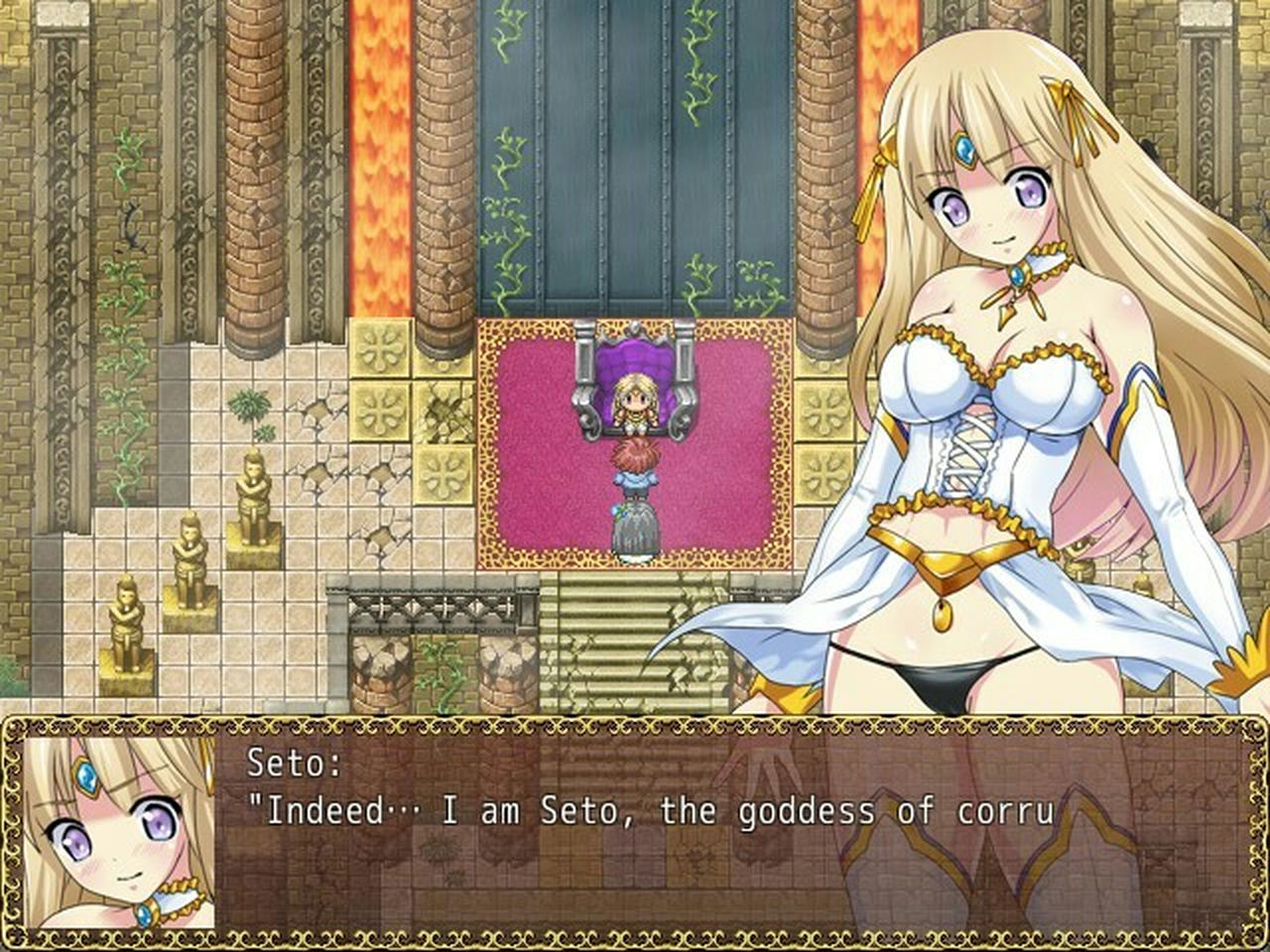Viewport: 1270px width, 952px height.
Task: Click the hero's gray backpack sprite
Action: tap(635, 526)
